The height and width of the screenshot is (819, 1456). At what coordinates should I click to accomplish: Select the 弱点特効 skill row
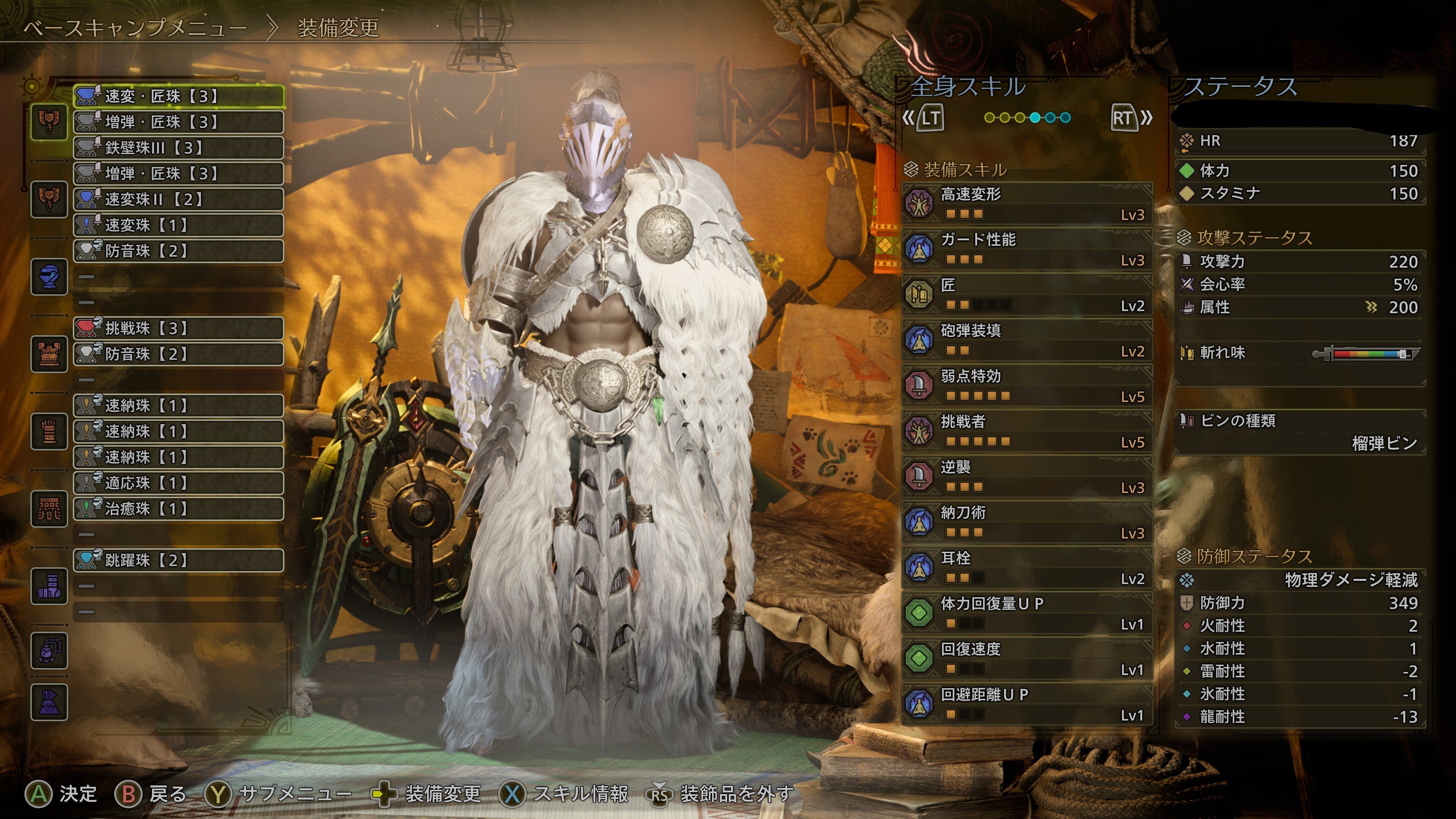[x=1028, y=386]
